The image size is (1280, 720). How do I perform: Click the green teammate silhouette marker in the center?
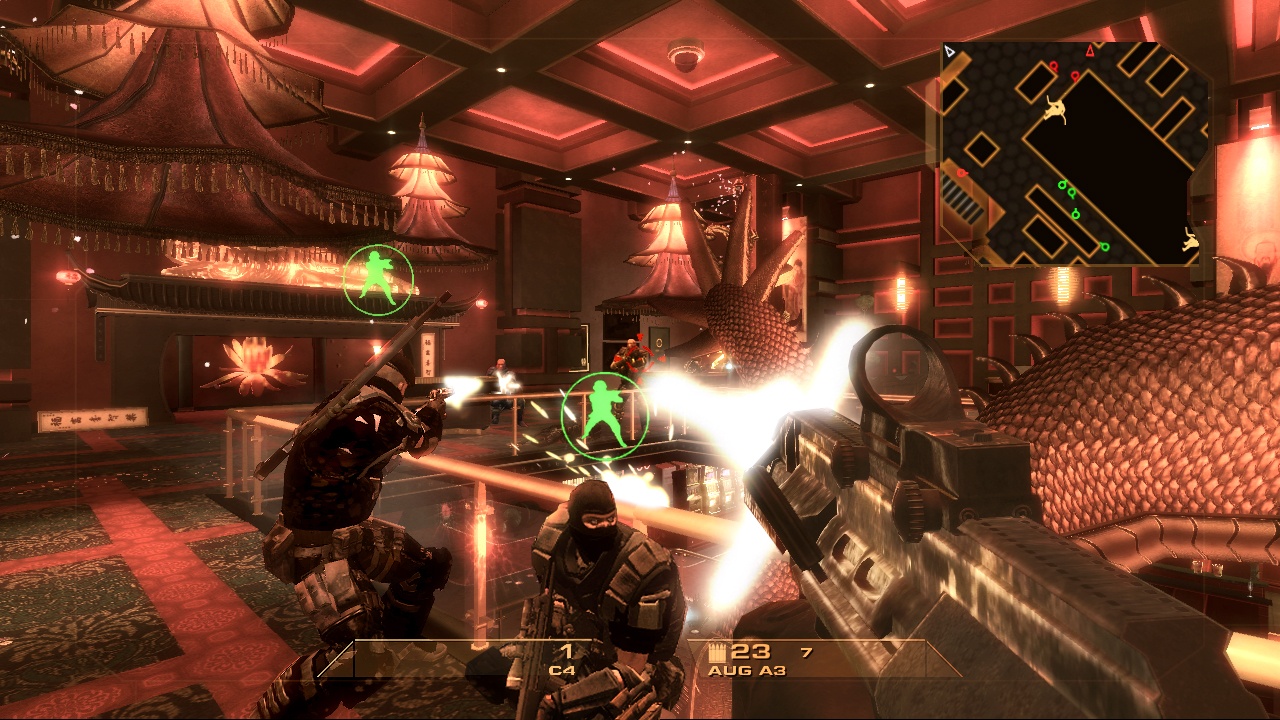coord(605,412)
